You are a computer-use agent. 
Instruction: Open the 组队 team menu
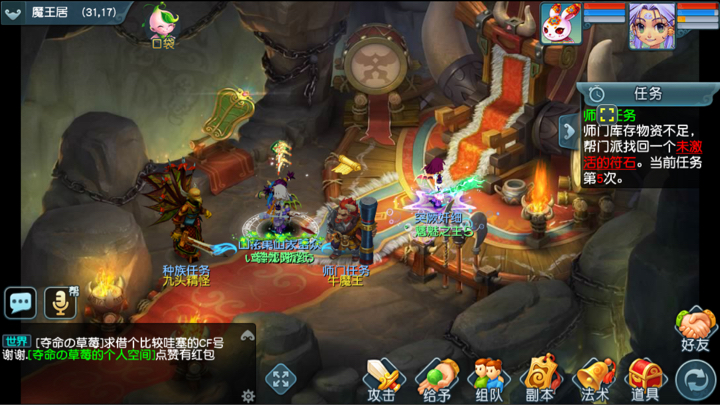coord(488,379)
